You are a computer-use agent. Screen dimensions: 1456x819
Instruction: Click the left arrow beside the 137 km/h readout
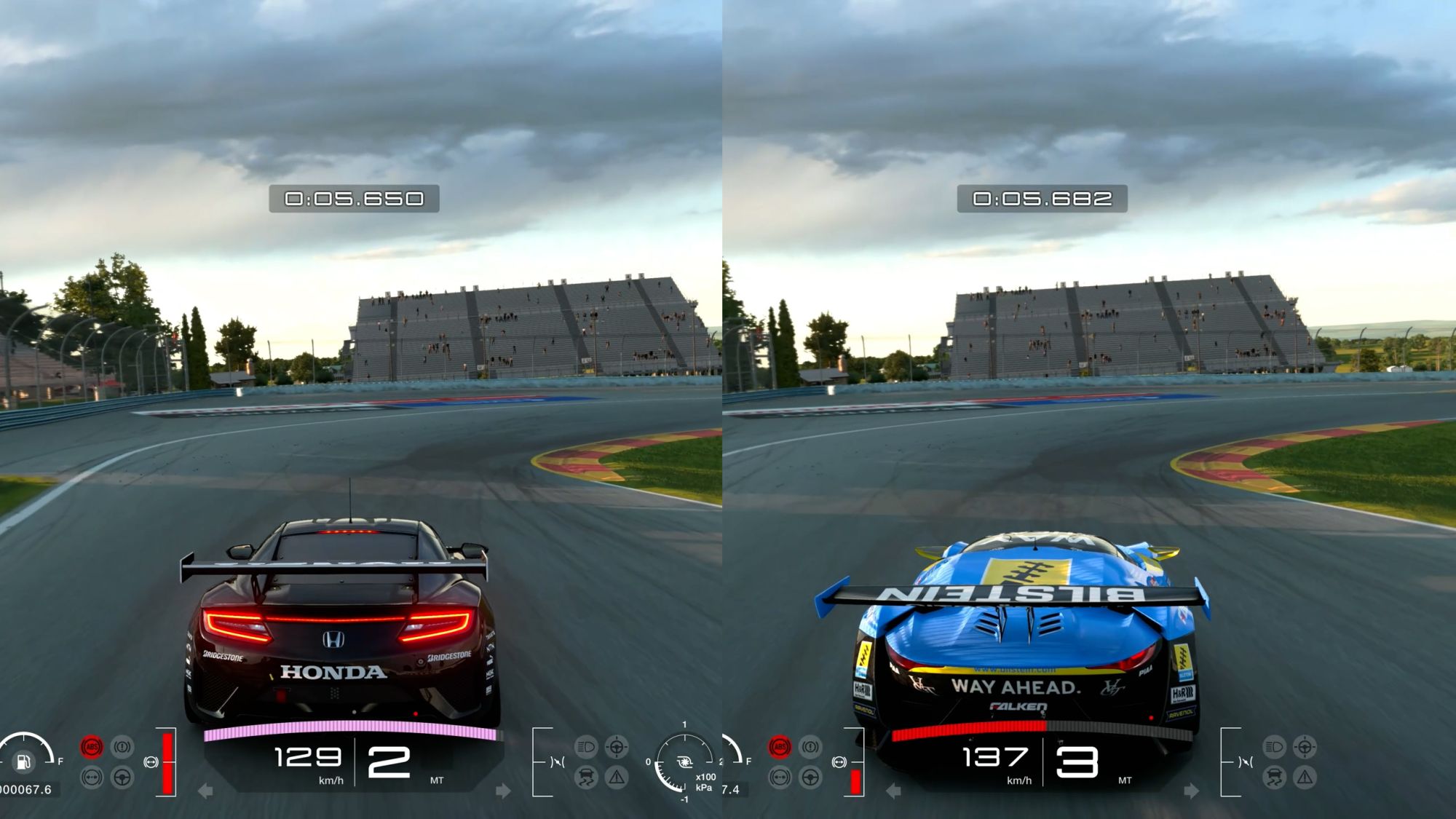coord(893,791)
